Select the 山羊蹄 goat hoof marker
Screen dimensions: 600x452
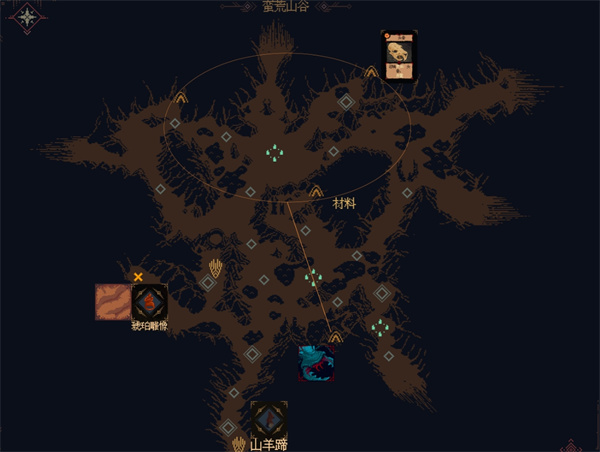(x=269, y=419)
